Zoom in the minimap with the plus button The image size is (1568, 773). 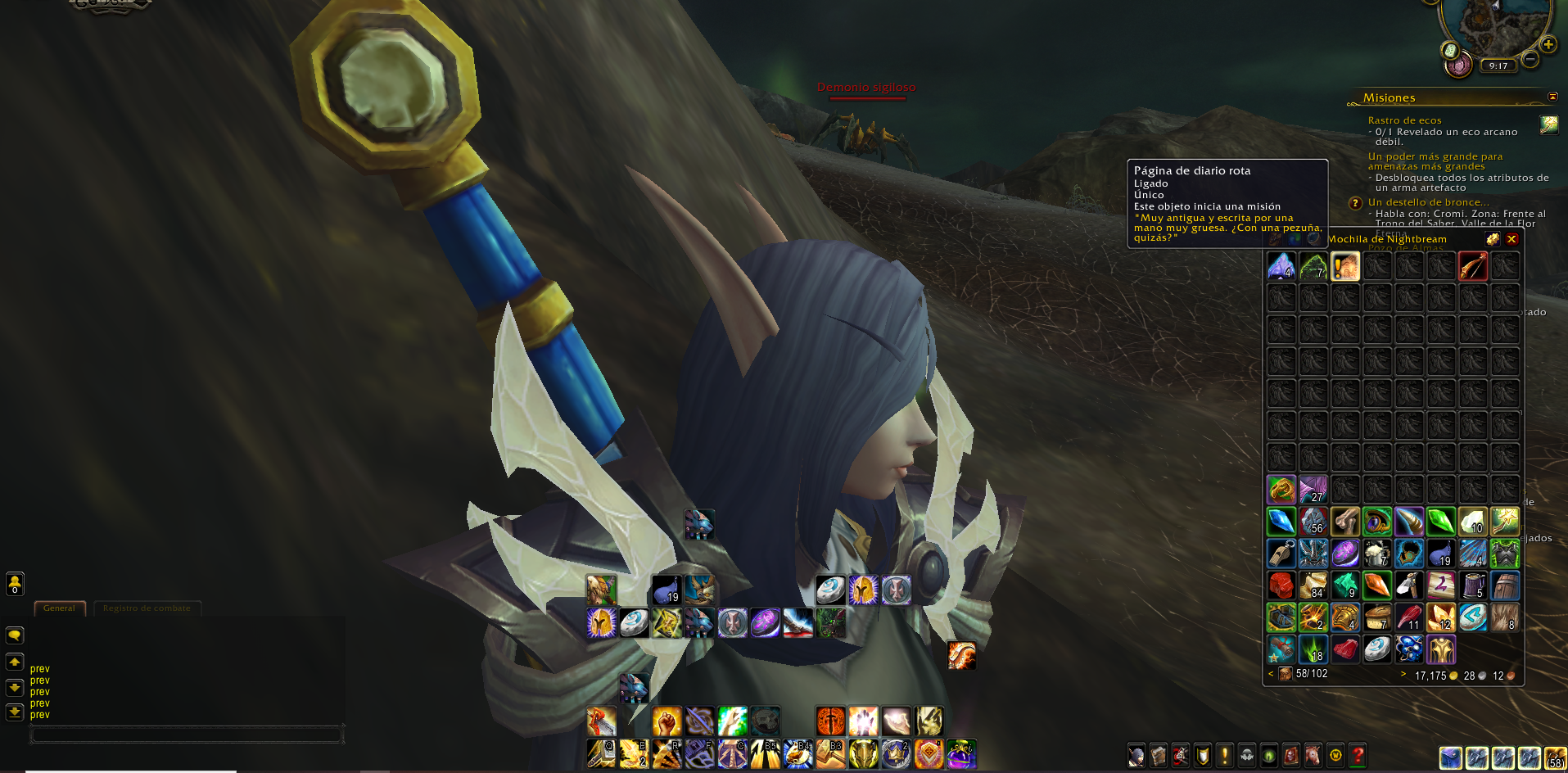(x=1548, y=44)
